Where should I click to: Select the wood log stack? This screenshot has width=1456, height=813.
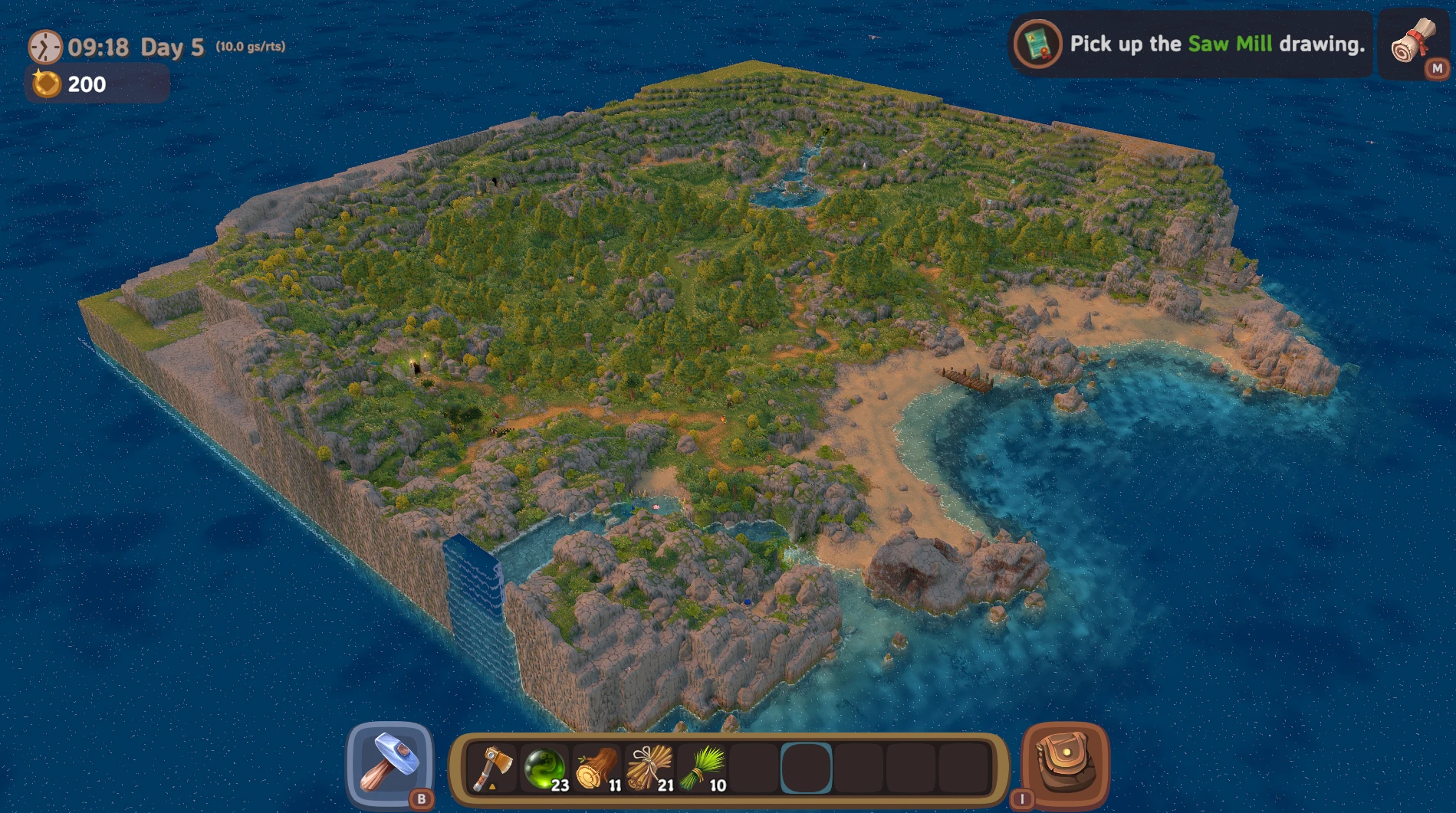[x=597, y=768]
